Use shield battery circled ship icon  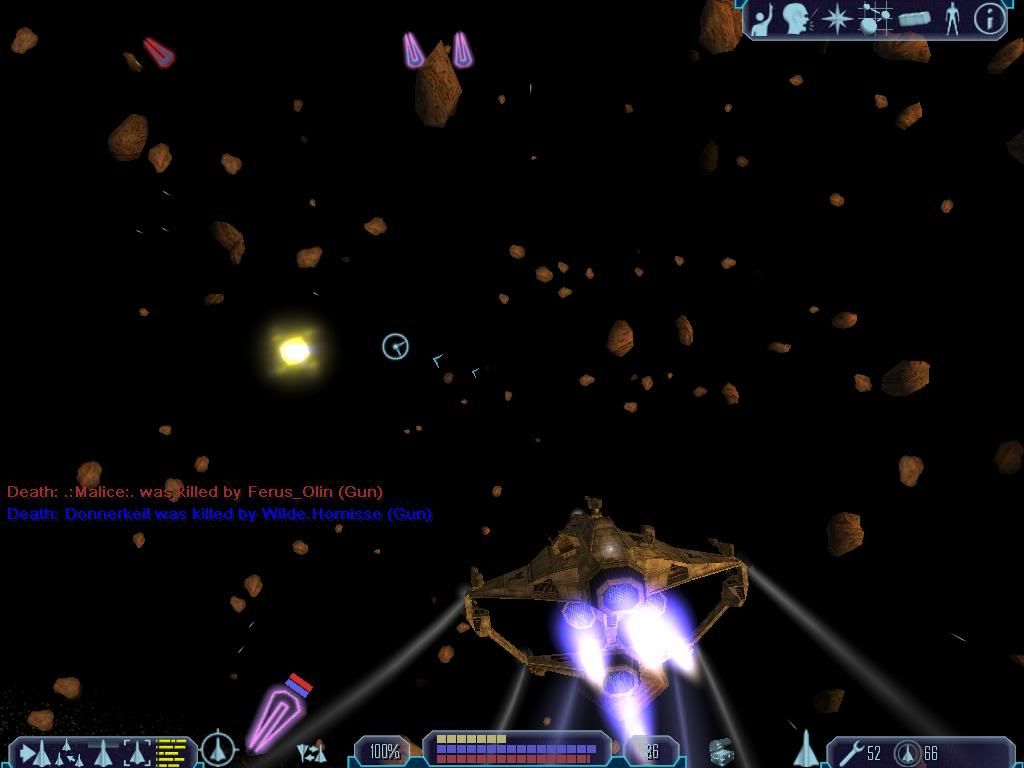coord(907,752)
